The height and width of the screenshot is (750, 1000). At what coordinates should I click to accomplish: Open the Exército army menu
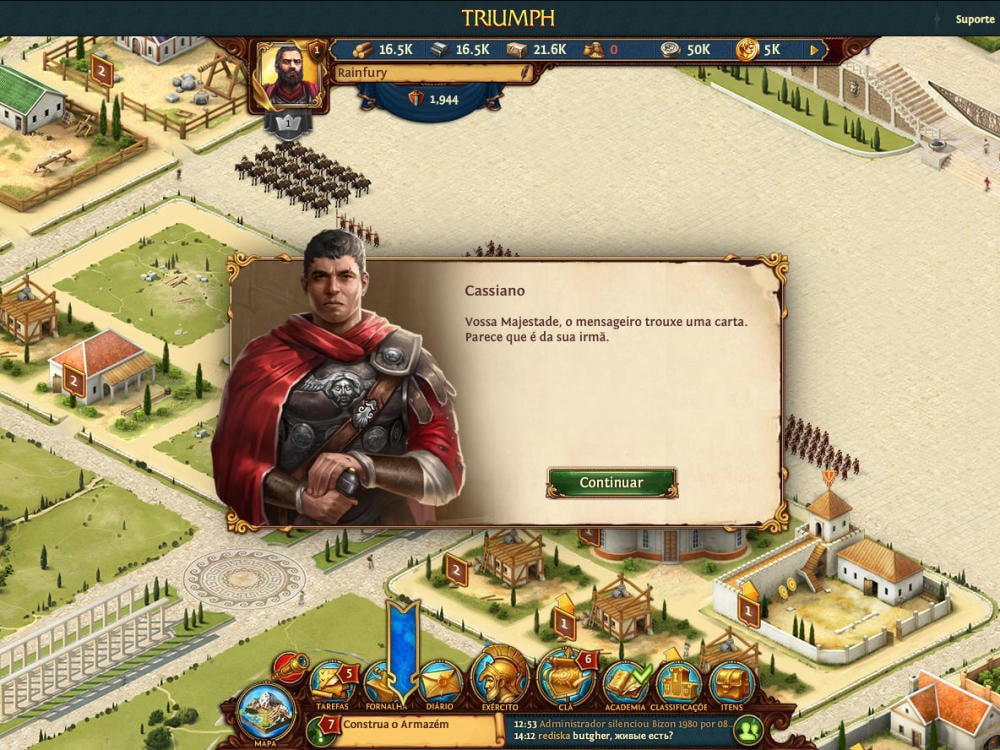[x=500, y=677]
